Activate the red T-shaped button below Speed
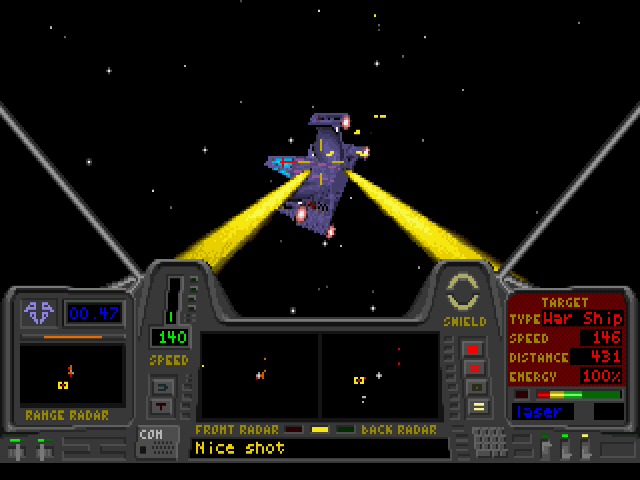Image resolution: width=640 pixels, height=480 pixels. click(162, 406)
